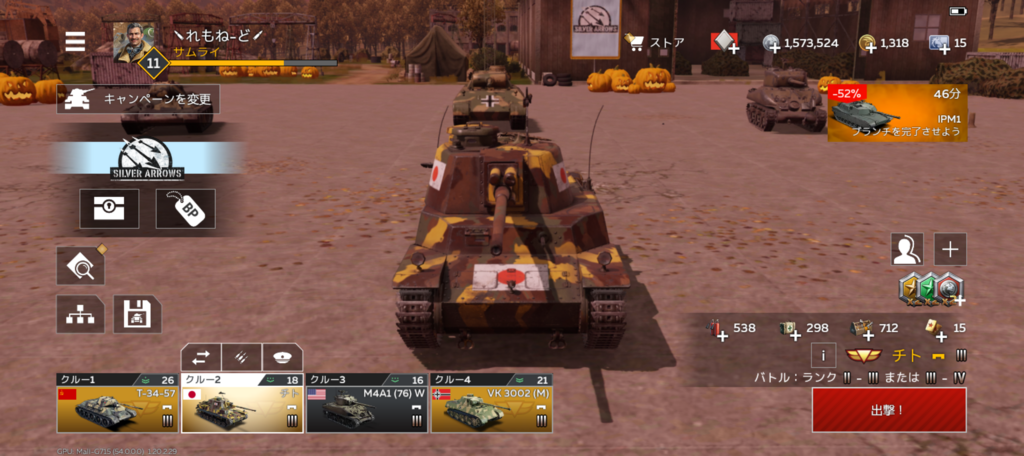Open the tank inspect magnifier button
The width and height of the screenshot is (1024, 456).
tap(80, 265)
